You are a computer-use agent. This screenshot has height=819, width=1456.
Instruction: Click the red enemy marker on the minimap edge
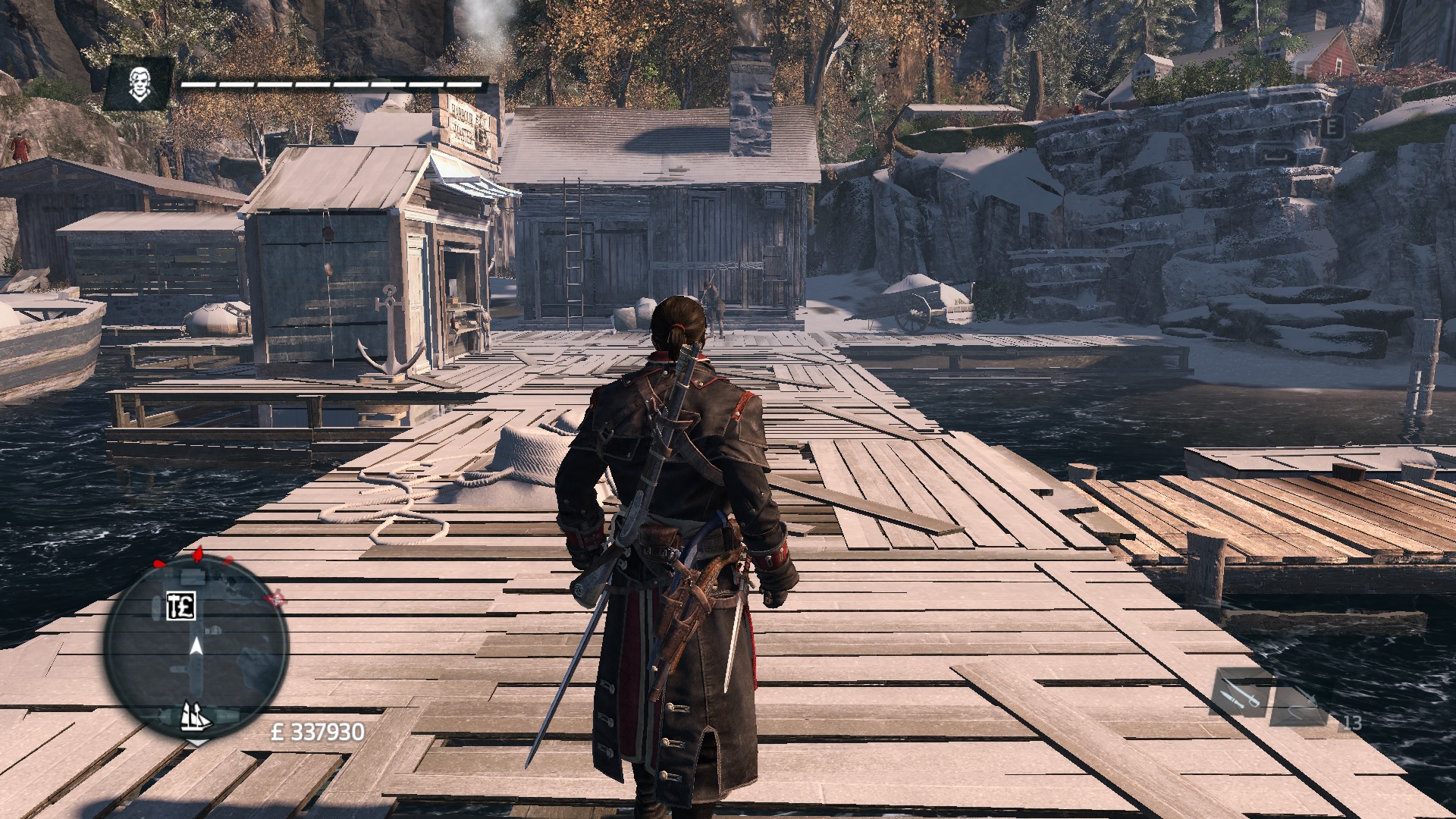point(197,554)
